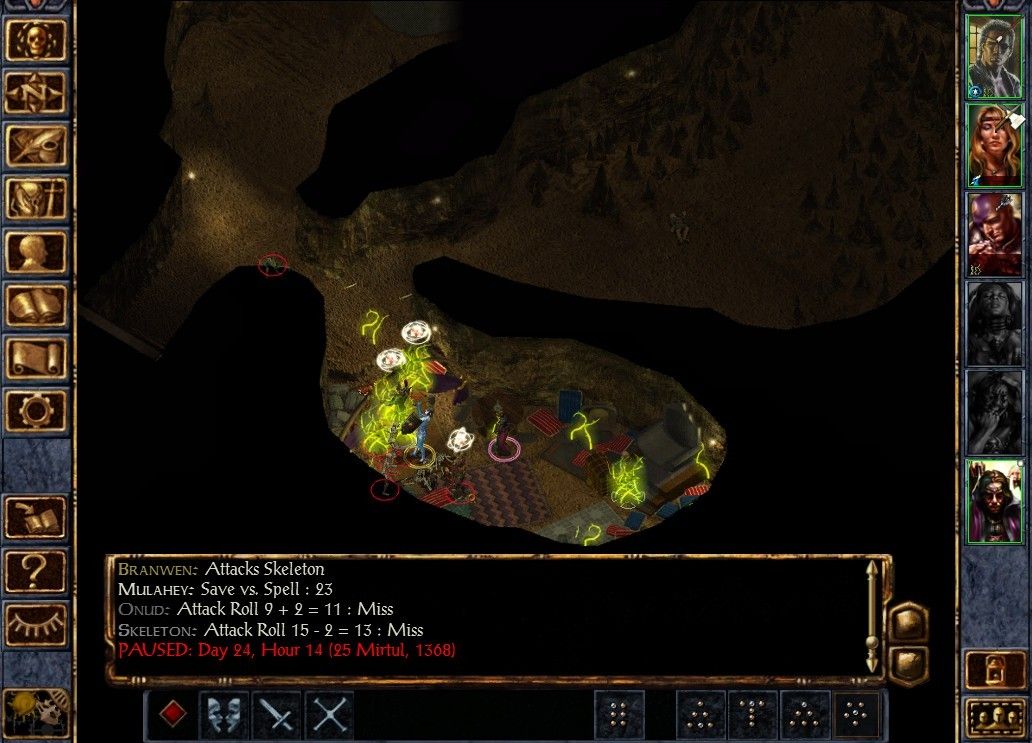Select the red-haired woman's portrait
The width and height of the screenshot is (1032, 743).
(993, 145)
